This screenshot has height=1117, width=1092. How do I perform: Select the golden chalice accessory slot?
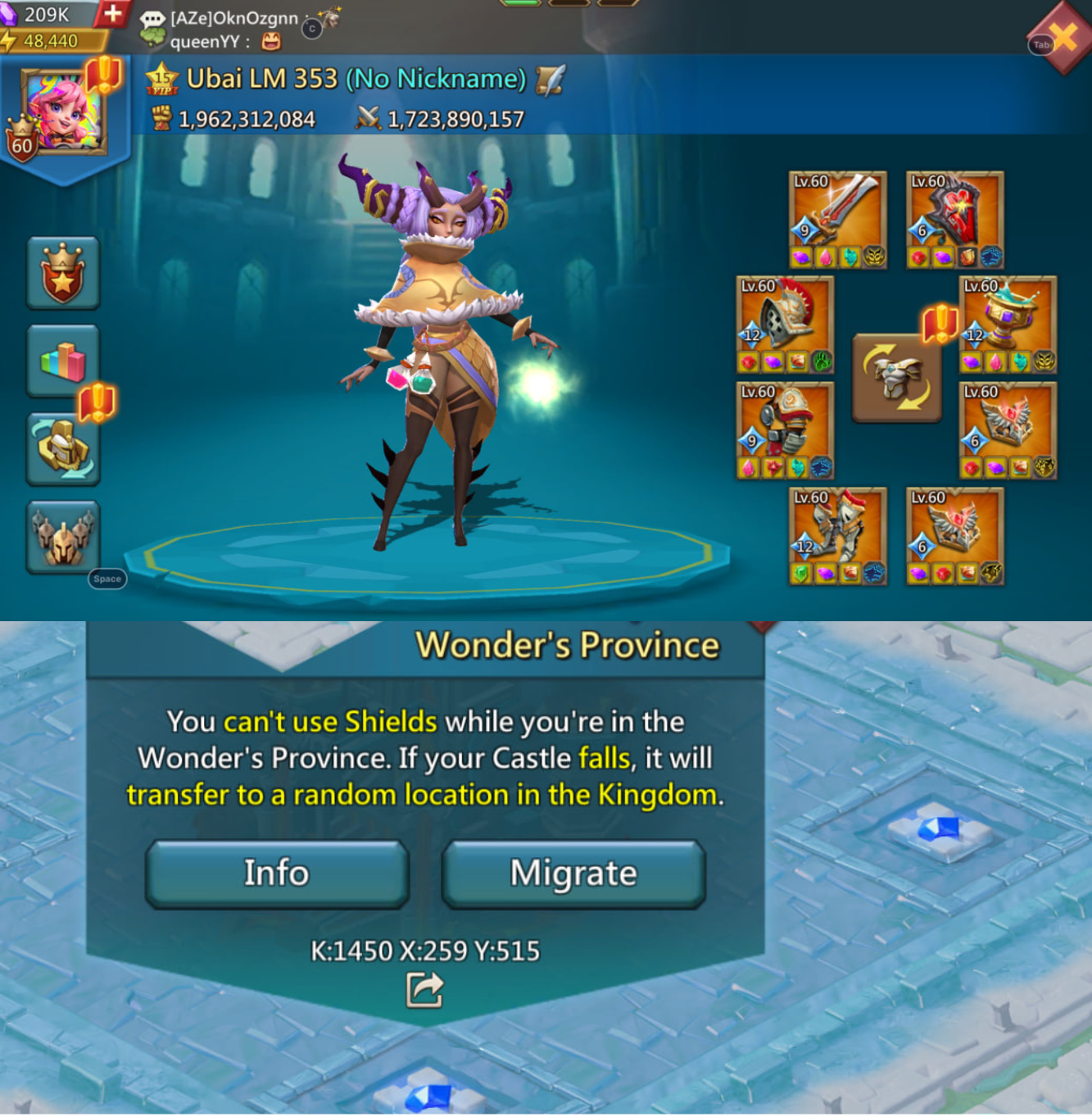pos(1008,325)
